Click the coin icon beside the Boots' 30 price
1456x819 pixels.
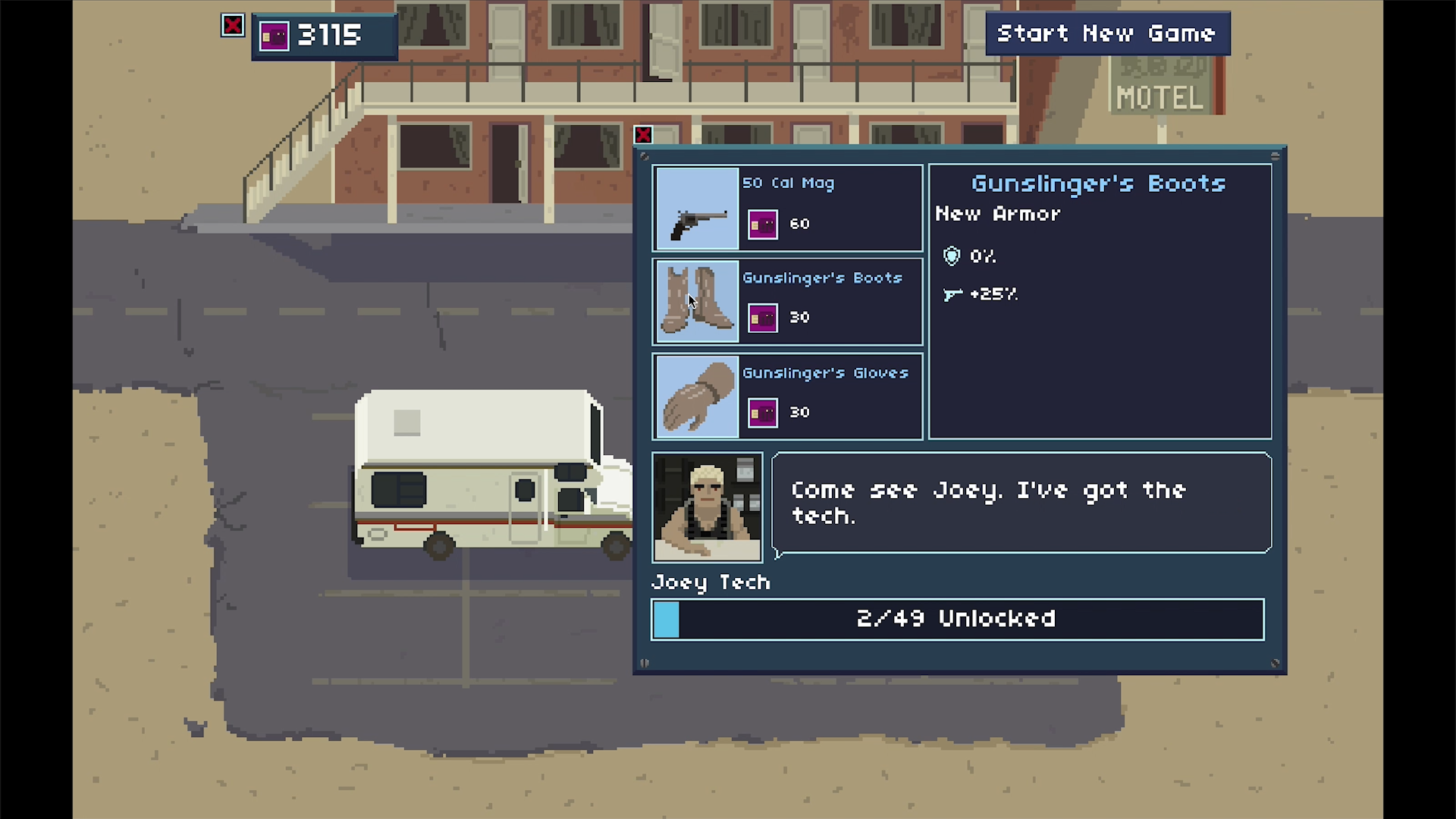click(x=762, y=317)
